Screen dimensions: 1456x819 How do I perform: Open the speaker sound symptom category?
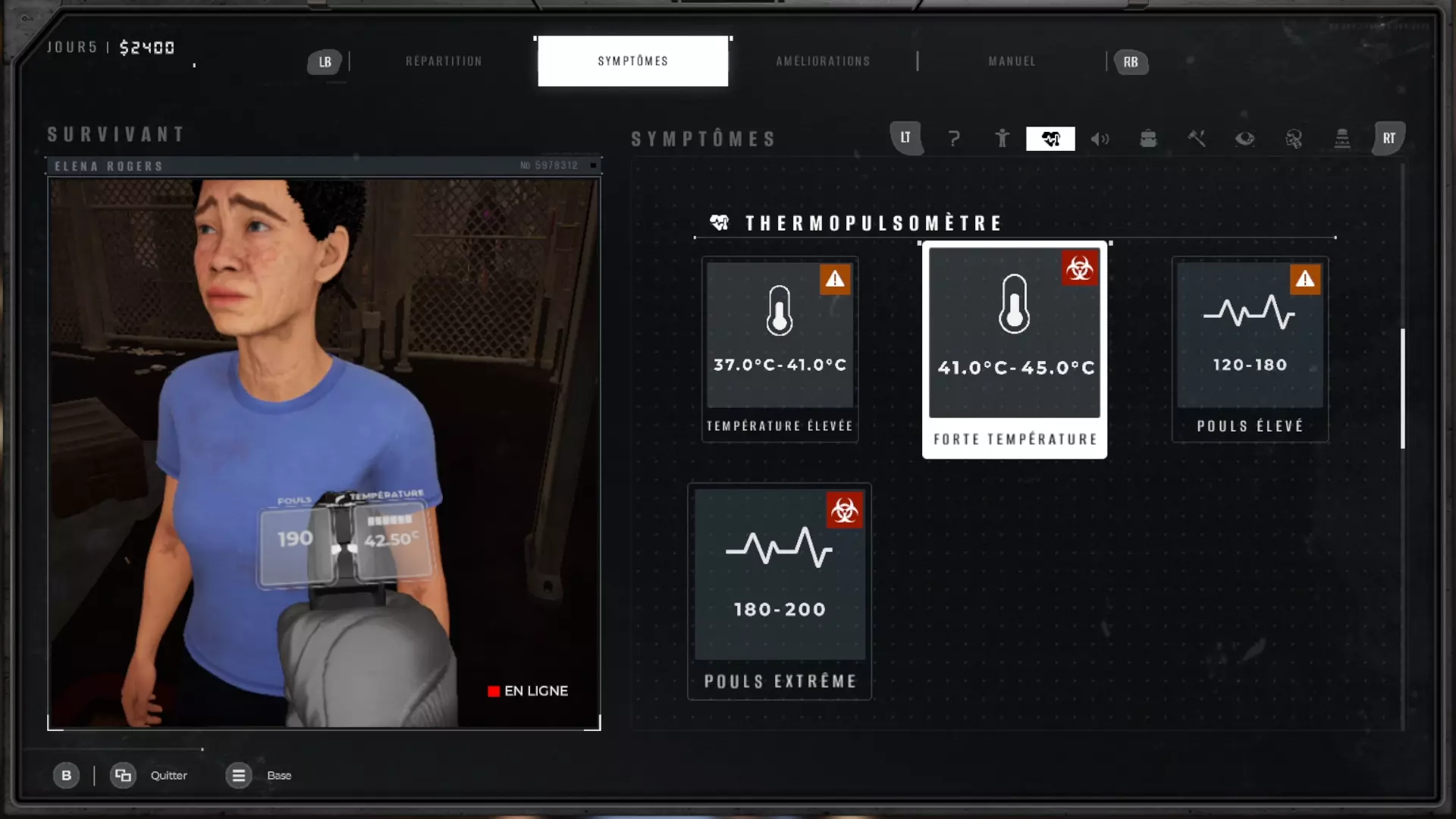tap(1100, 139)
